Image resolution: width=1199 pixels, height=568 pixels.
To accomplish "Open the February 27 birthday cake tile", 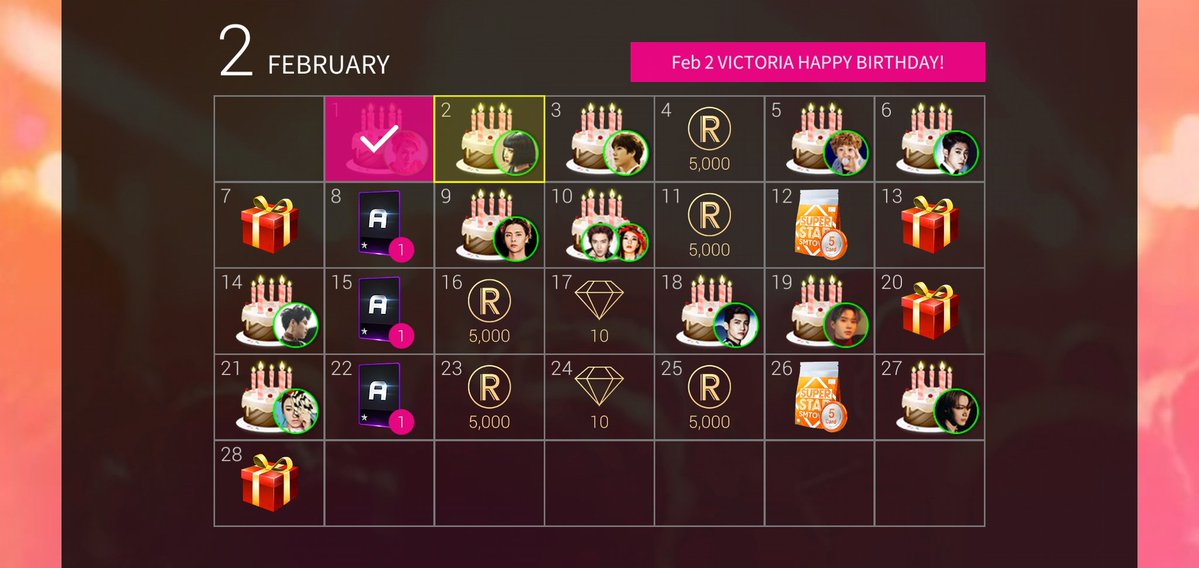I will pyautogui.click(x=929, y=398).
